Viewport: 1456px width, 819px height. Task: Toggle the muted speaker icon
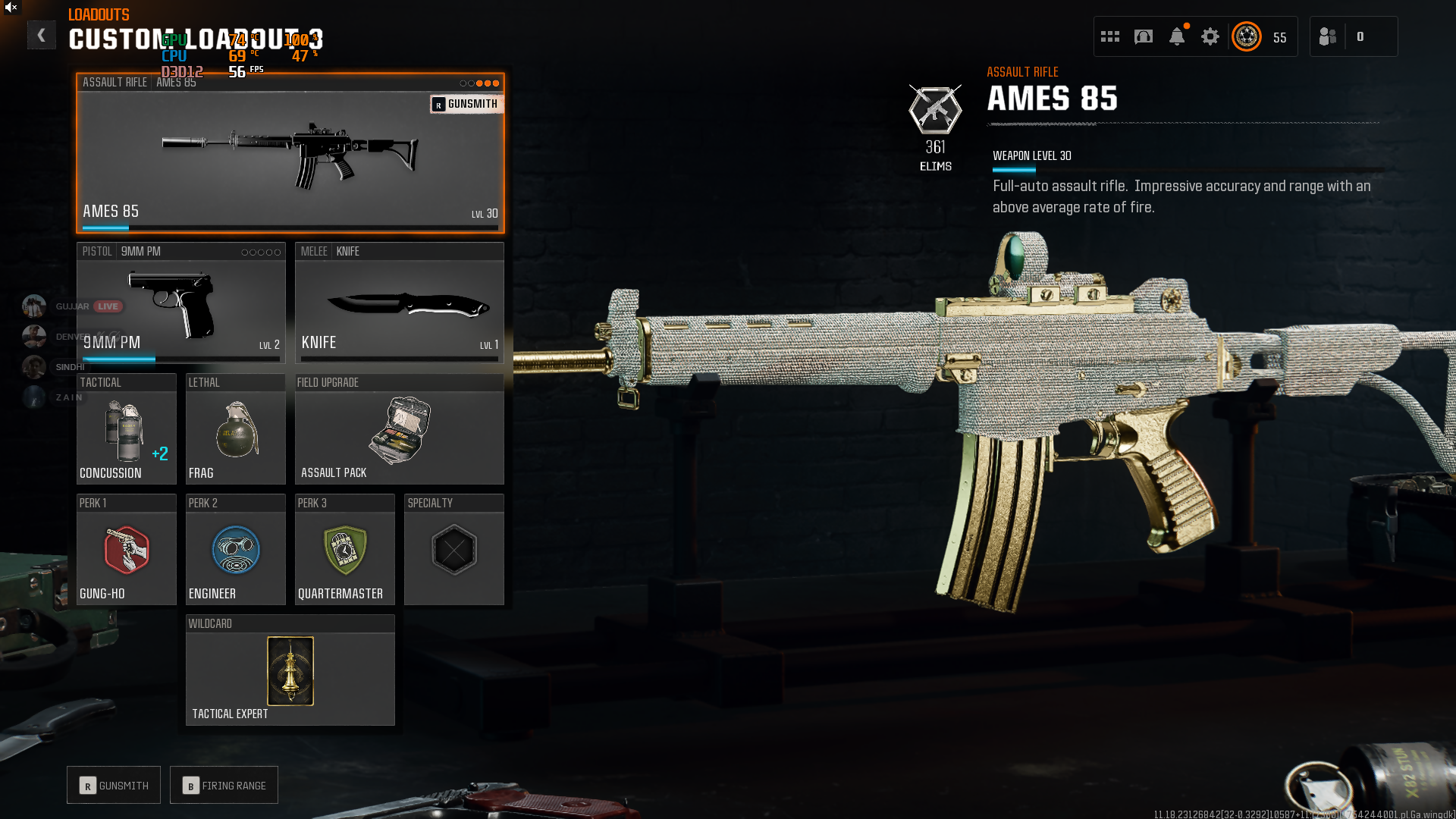[11, 8]
